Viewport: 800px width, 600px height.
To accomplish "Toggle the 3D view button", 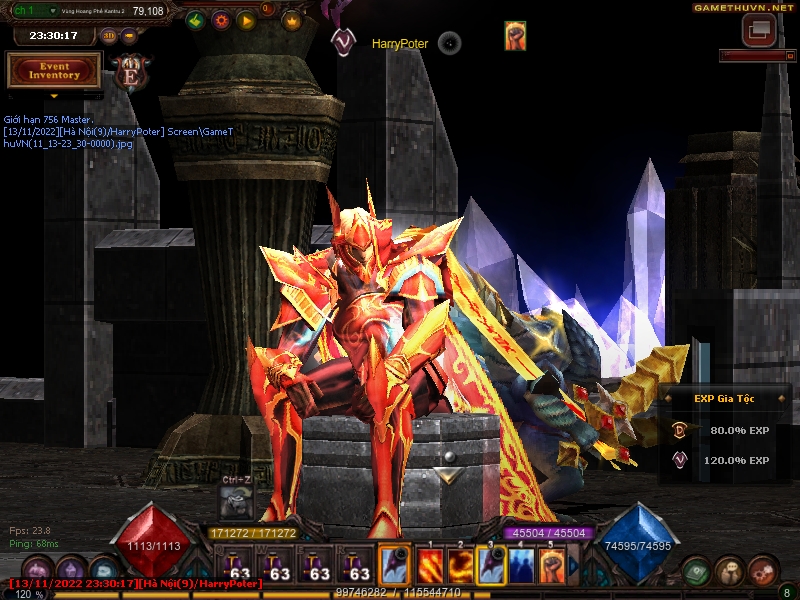I will click(109, 36).
